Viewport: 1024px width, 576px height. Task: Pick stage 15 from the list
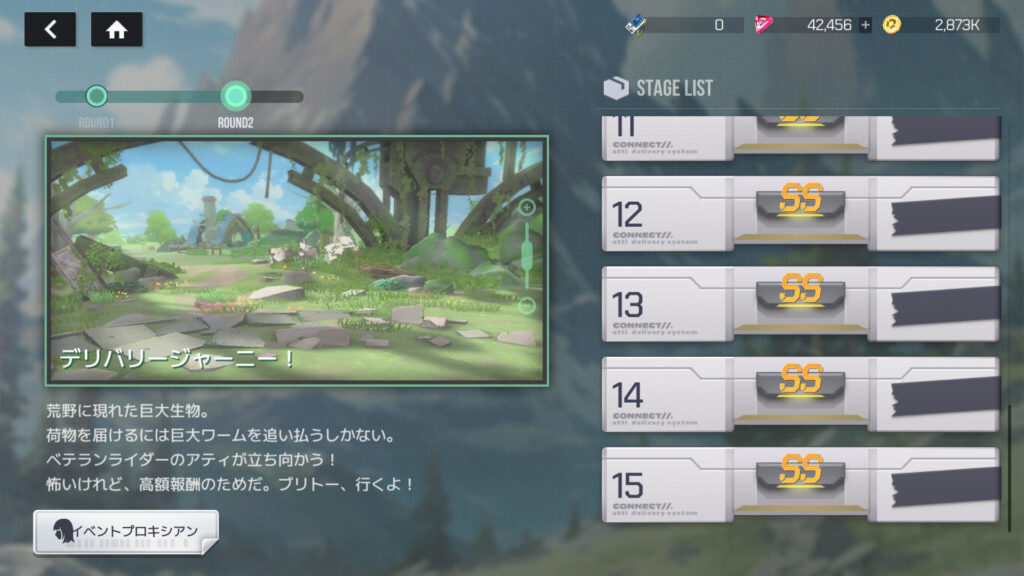(x=799, y=484)
